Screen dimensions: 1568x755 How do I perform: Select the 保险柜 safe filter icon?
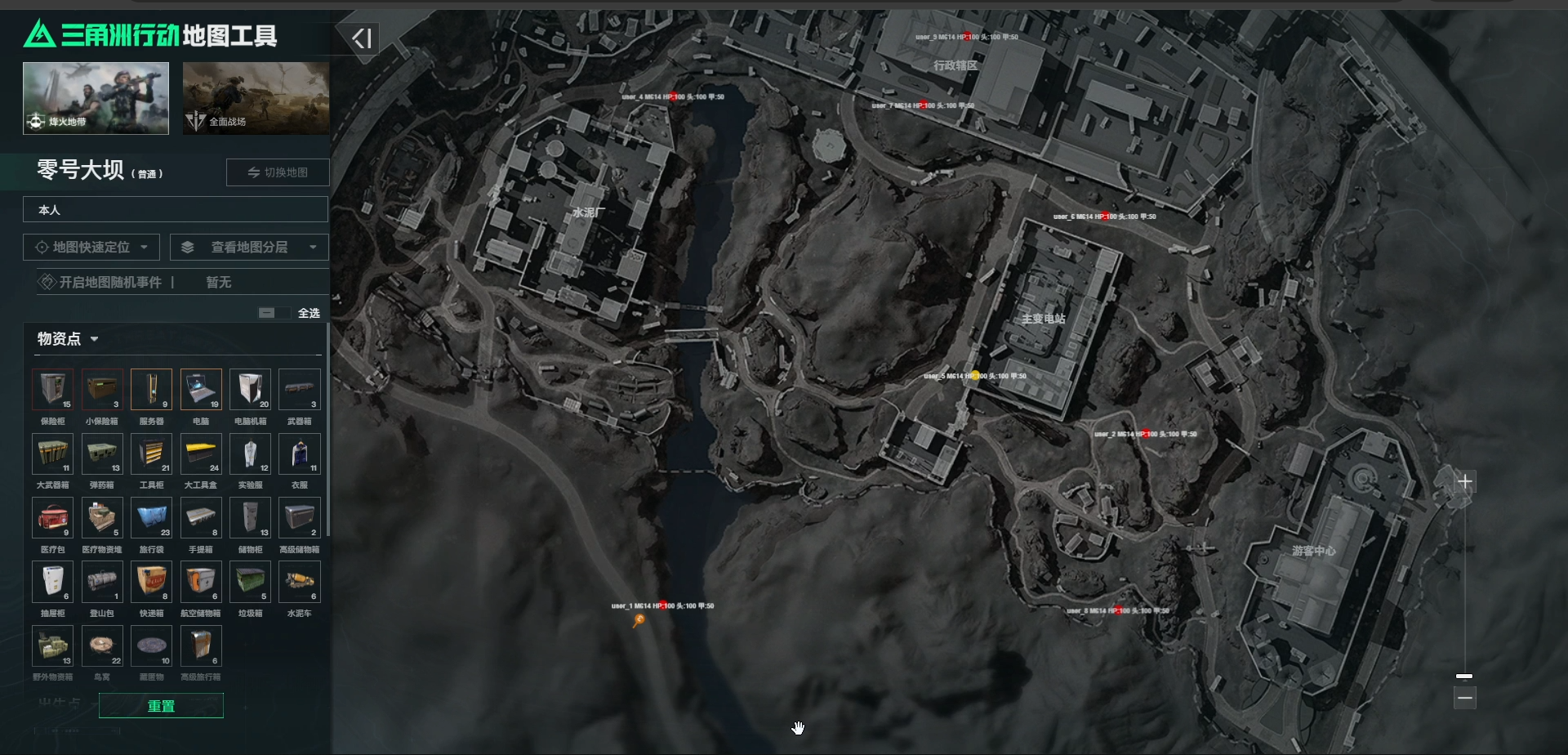click(x=53, y=390)
